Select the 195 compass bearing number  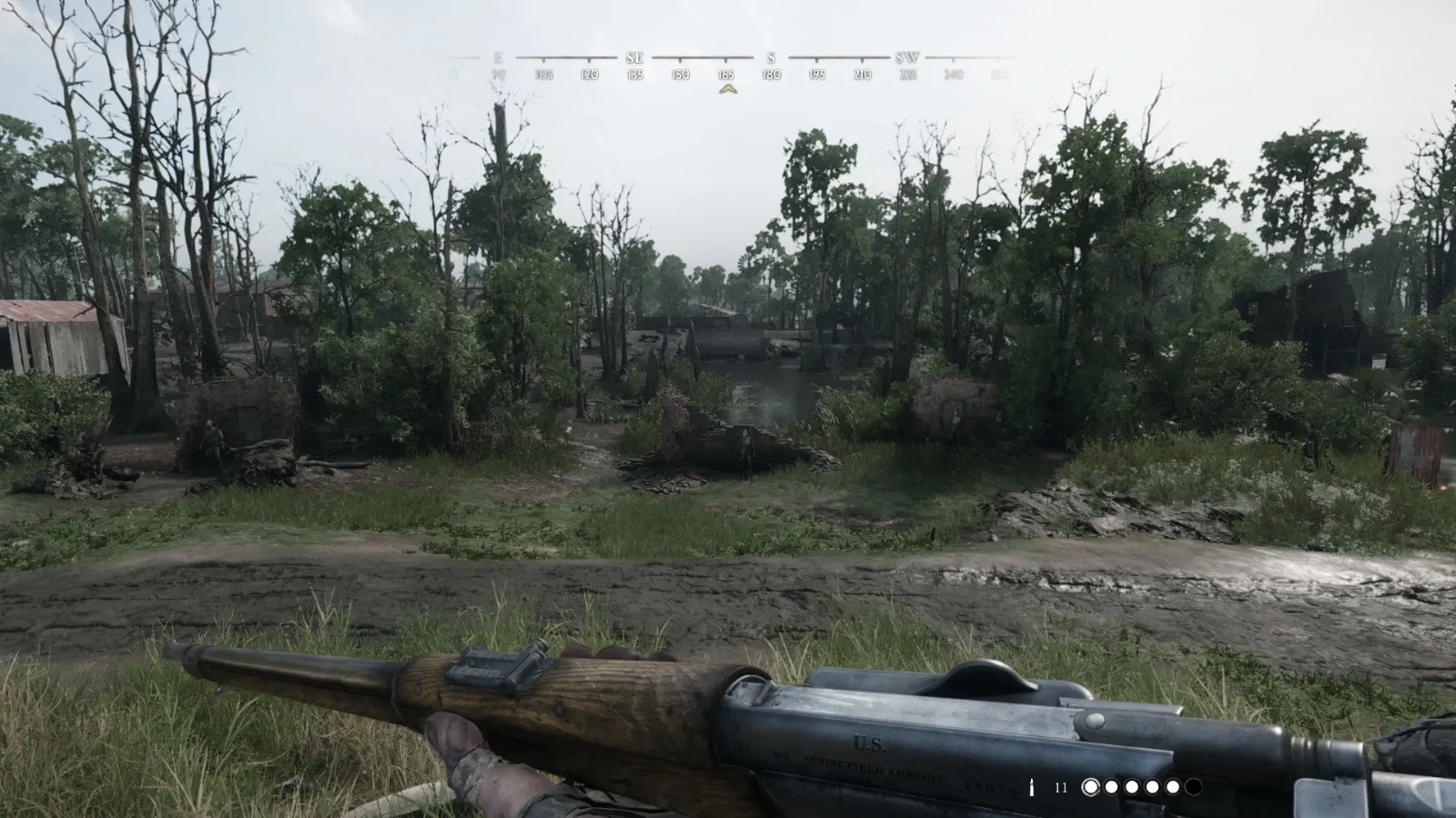click(x=817, y=76)
